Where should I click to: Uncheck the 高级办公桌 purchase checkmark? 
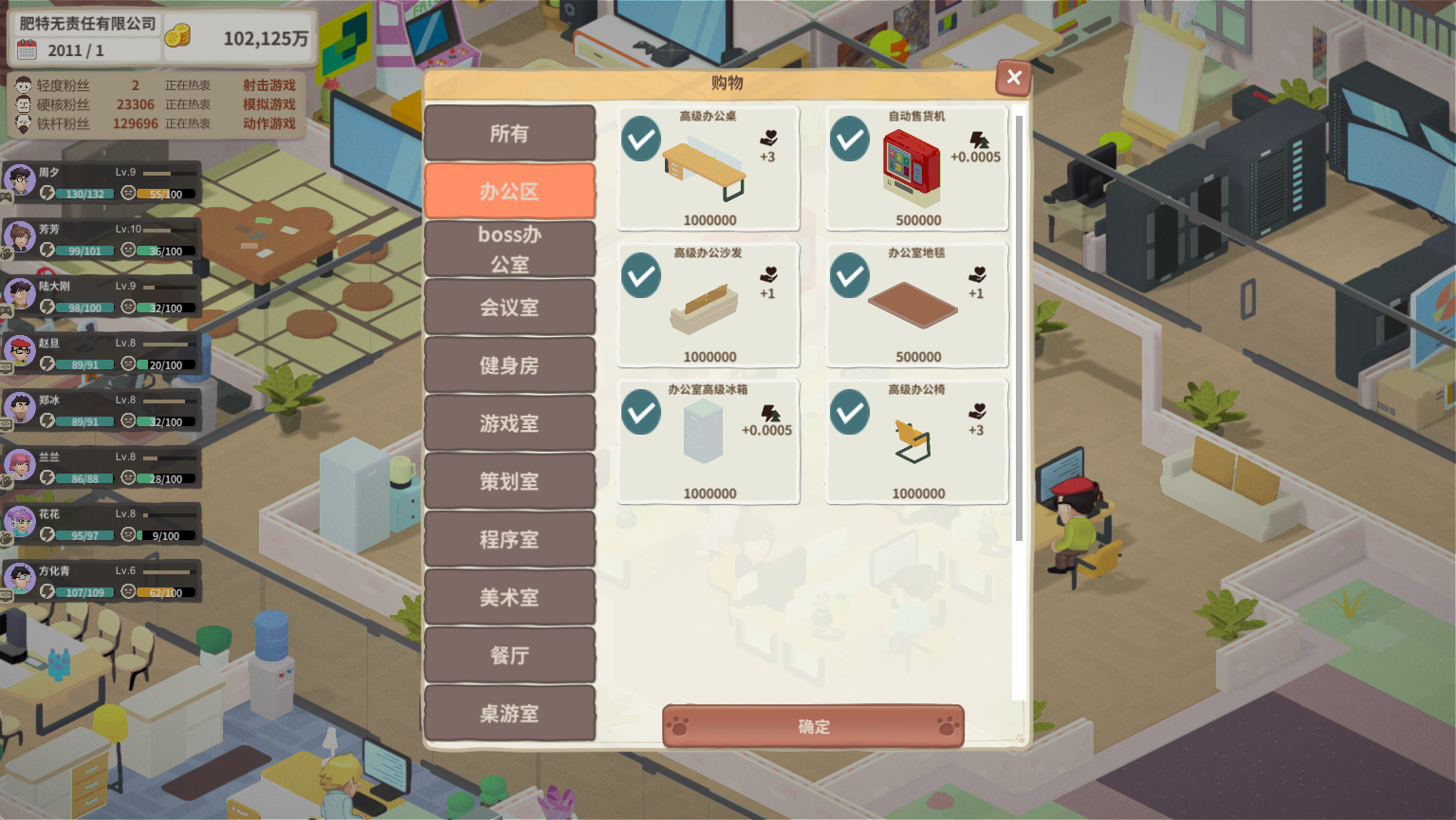pos(643,139)
